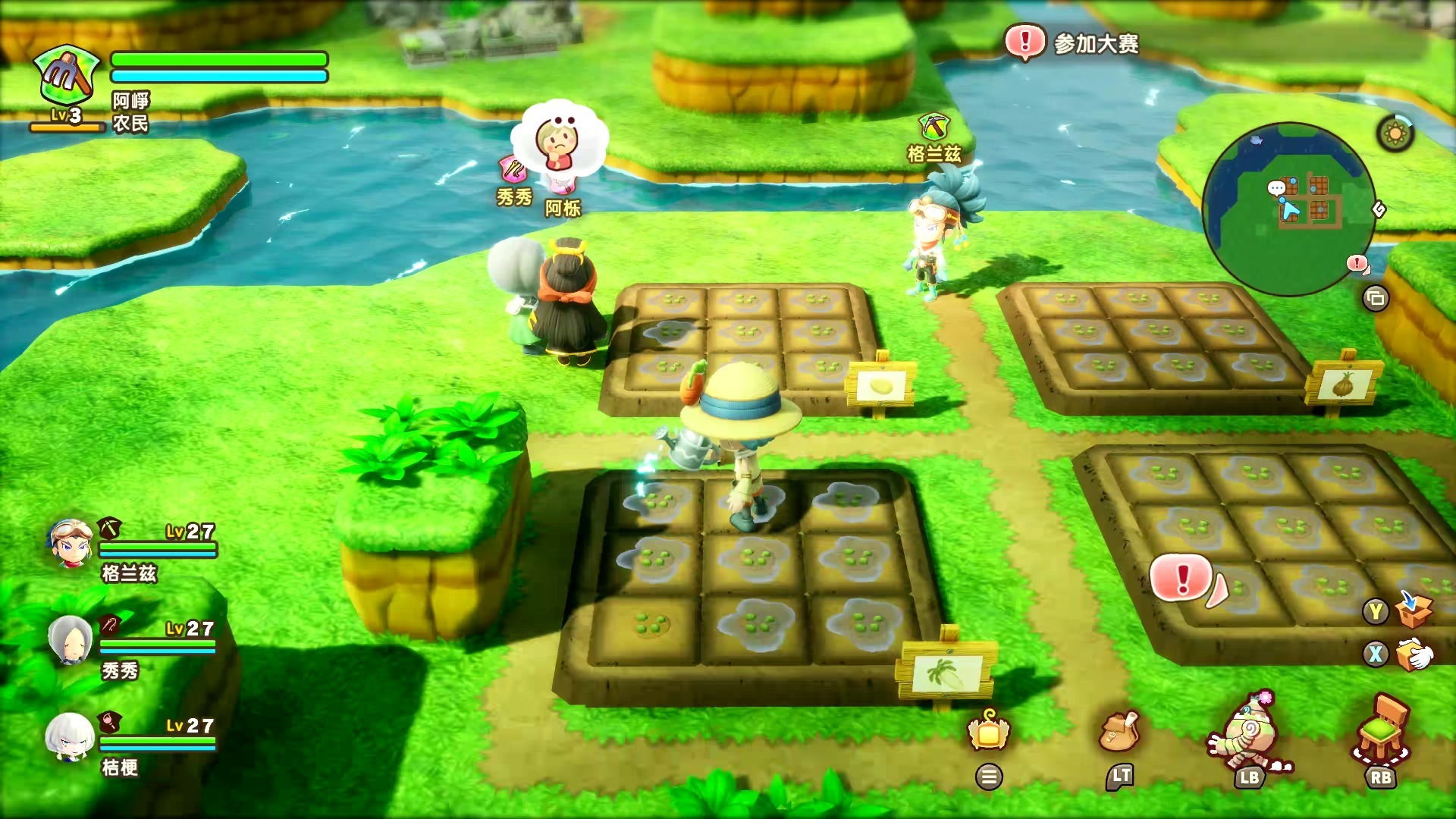The height and width of the screenshot is (819, 1456).
Task: Toggle the map layer icon below minimap
Action: coord(1375,298)
